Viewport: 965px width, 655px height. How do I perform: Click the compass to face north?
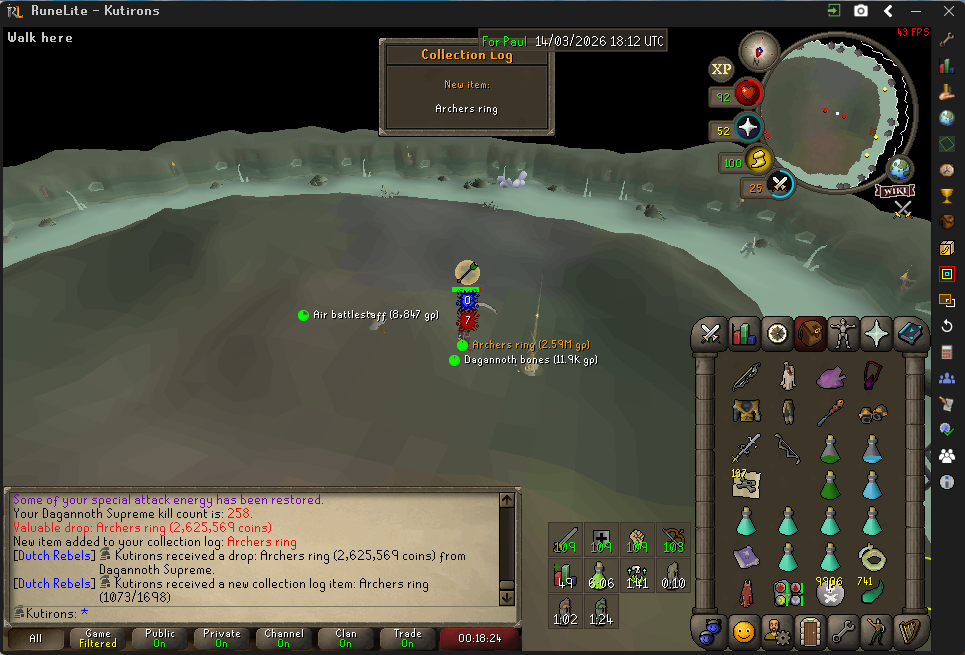[x=759, y=52]
